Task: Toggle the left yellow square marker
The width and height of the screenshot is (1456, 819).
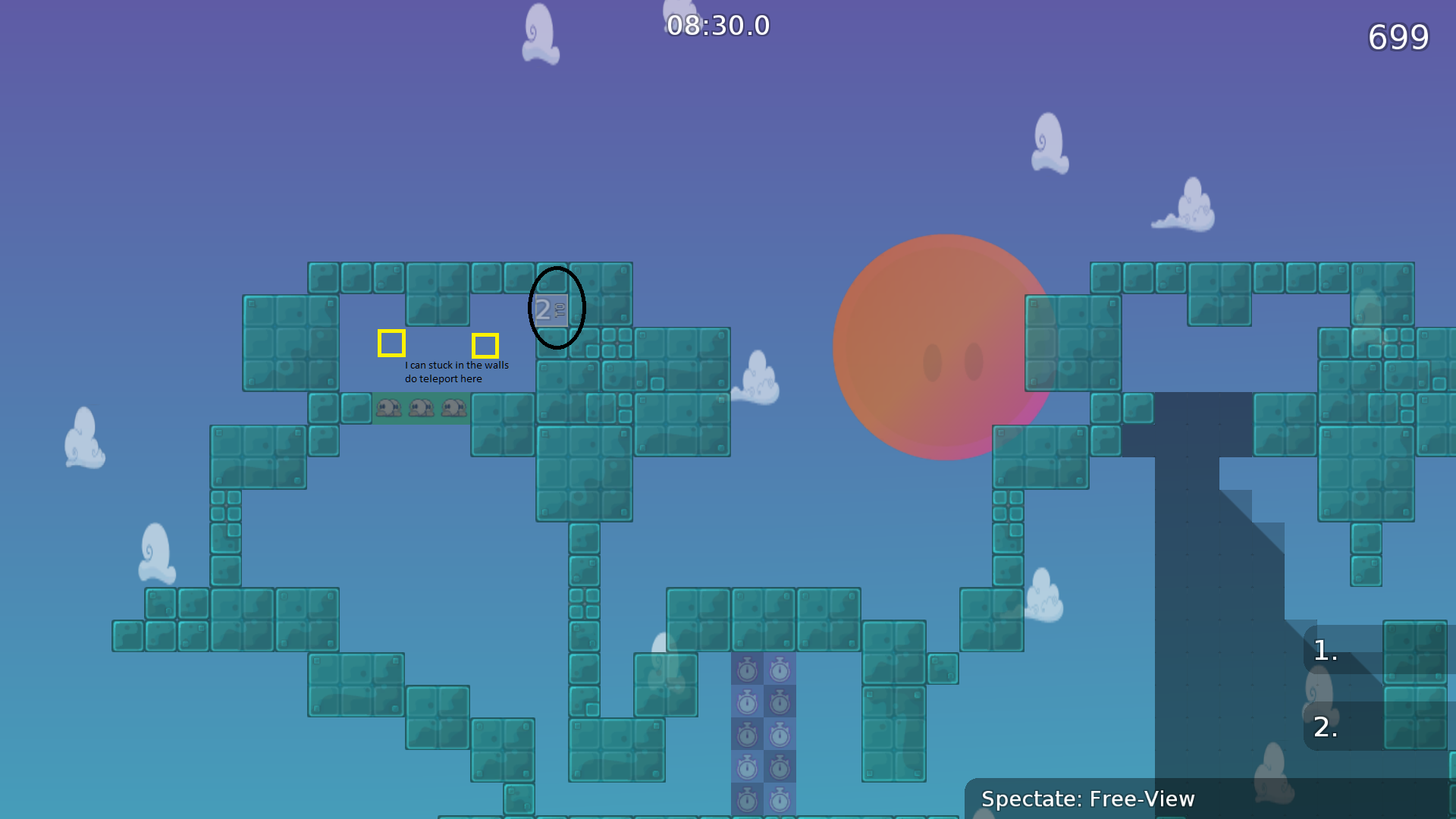Action: click(x=391, y=343)
